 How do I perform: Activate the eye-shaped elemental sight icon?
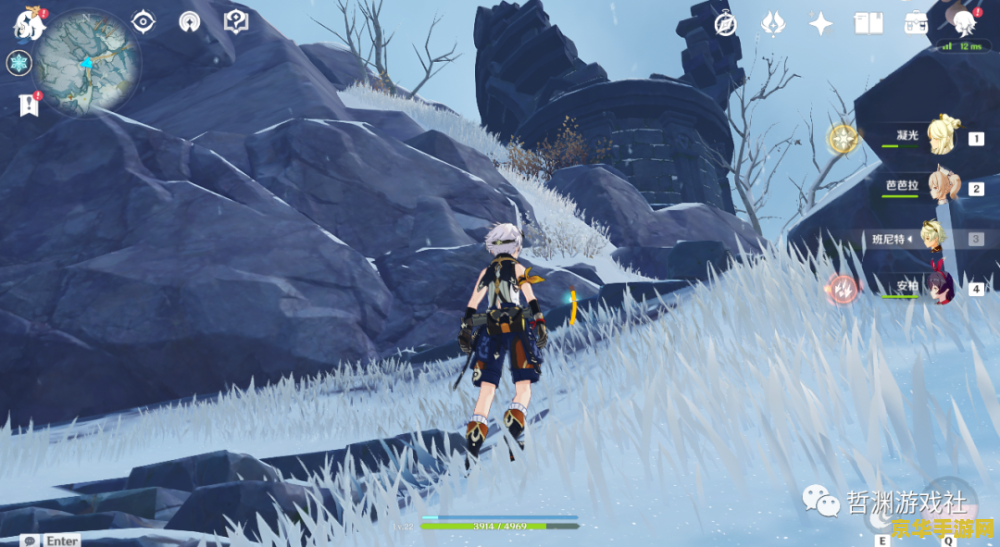(x=144, y=21)
